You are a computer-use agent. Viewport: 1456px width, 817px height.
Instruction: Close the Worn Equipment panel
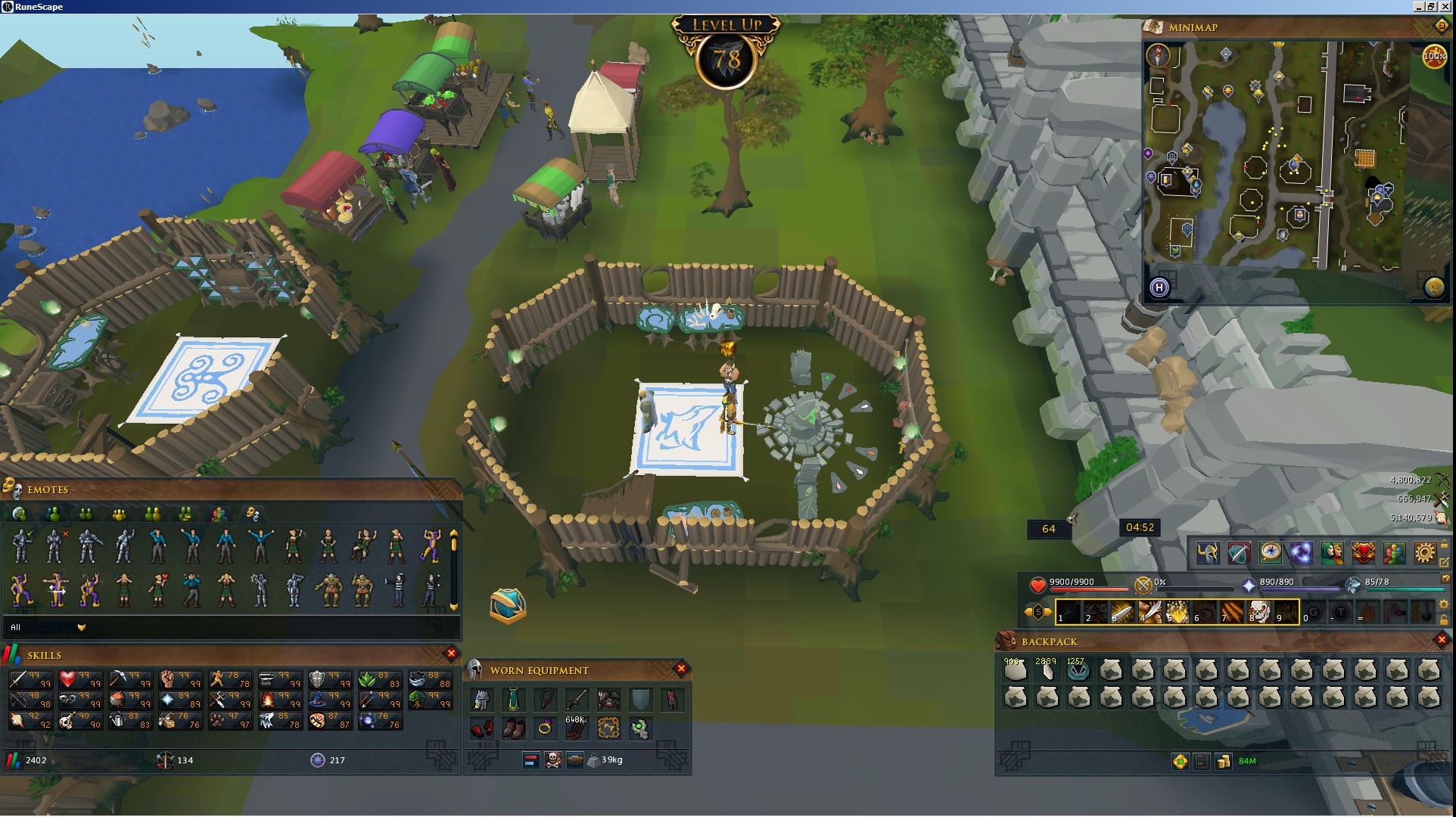coord(681,668)
